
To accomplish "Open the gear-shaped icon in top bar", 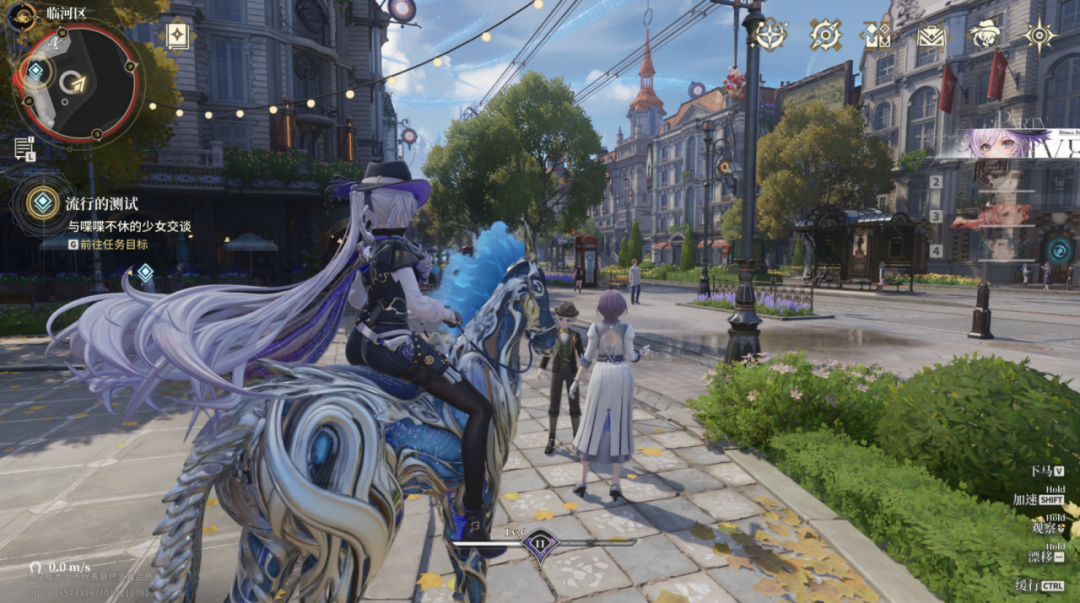I will tap(825, 35).
